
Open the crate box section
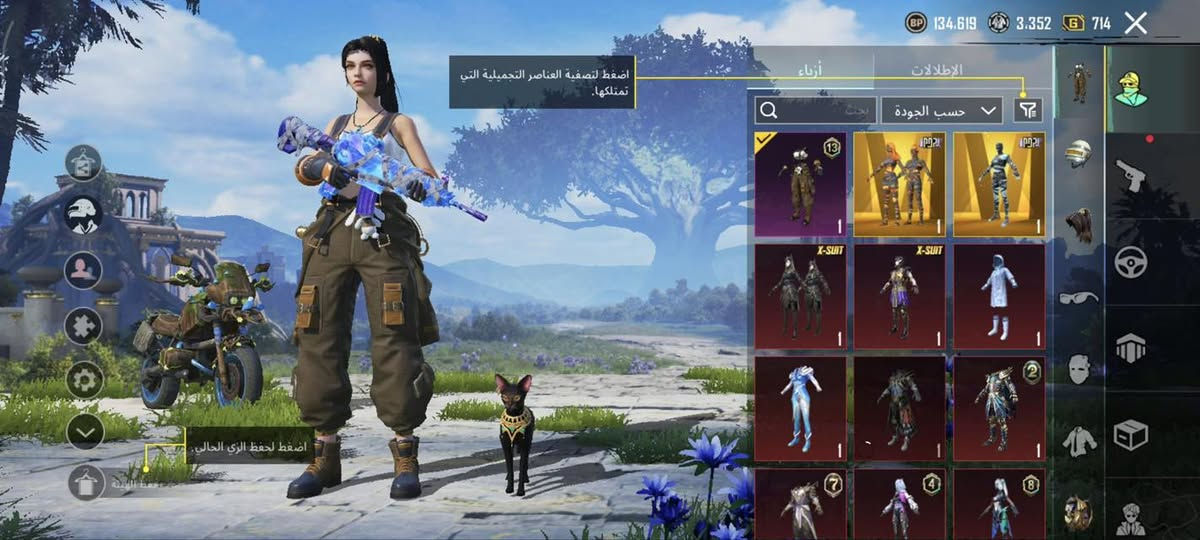(x=1131, y=434)
